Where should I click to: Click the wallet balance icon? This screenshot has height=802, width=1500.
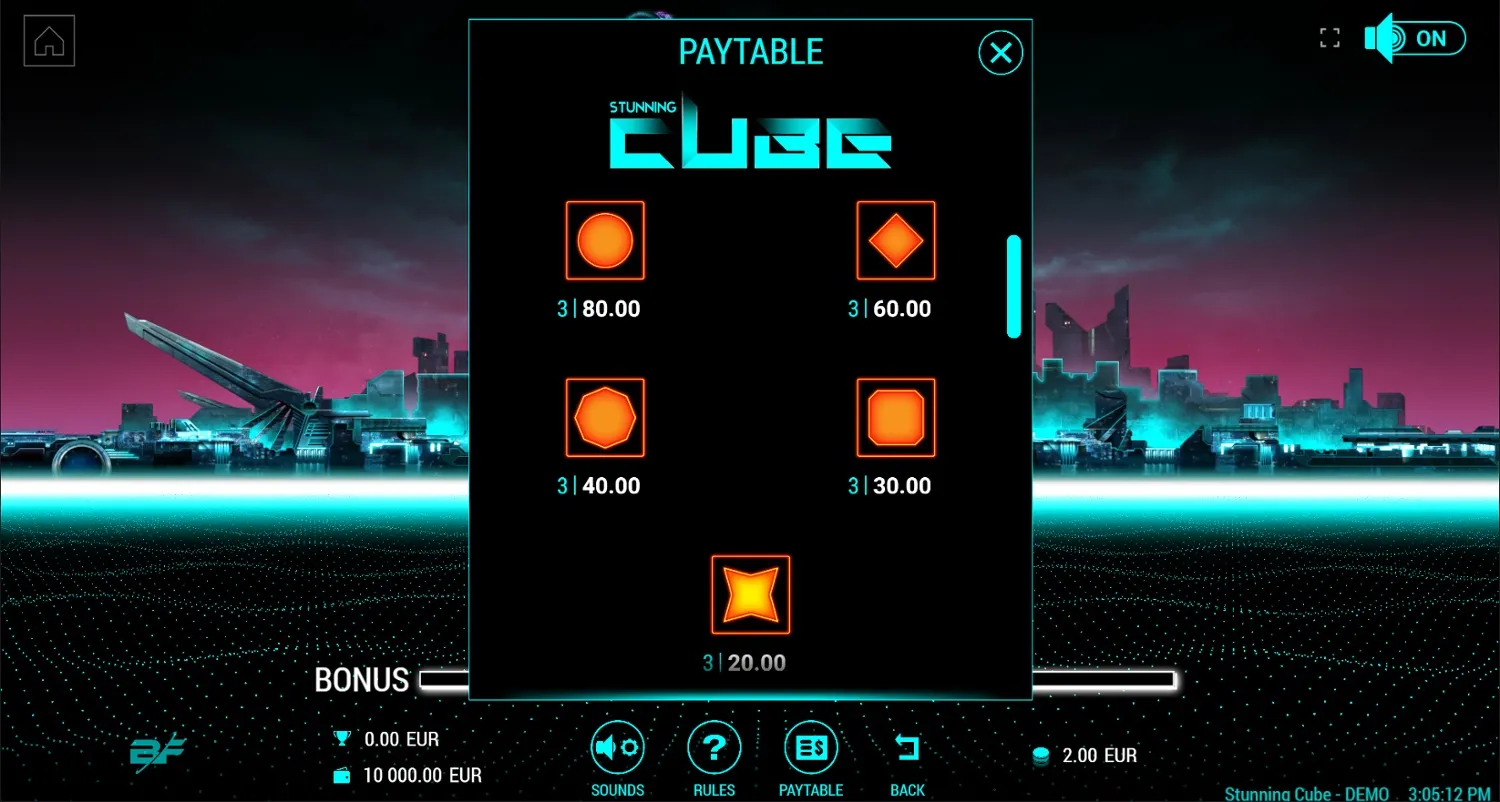tap(341, 774)
